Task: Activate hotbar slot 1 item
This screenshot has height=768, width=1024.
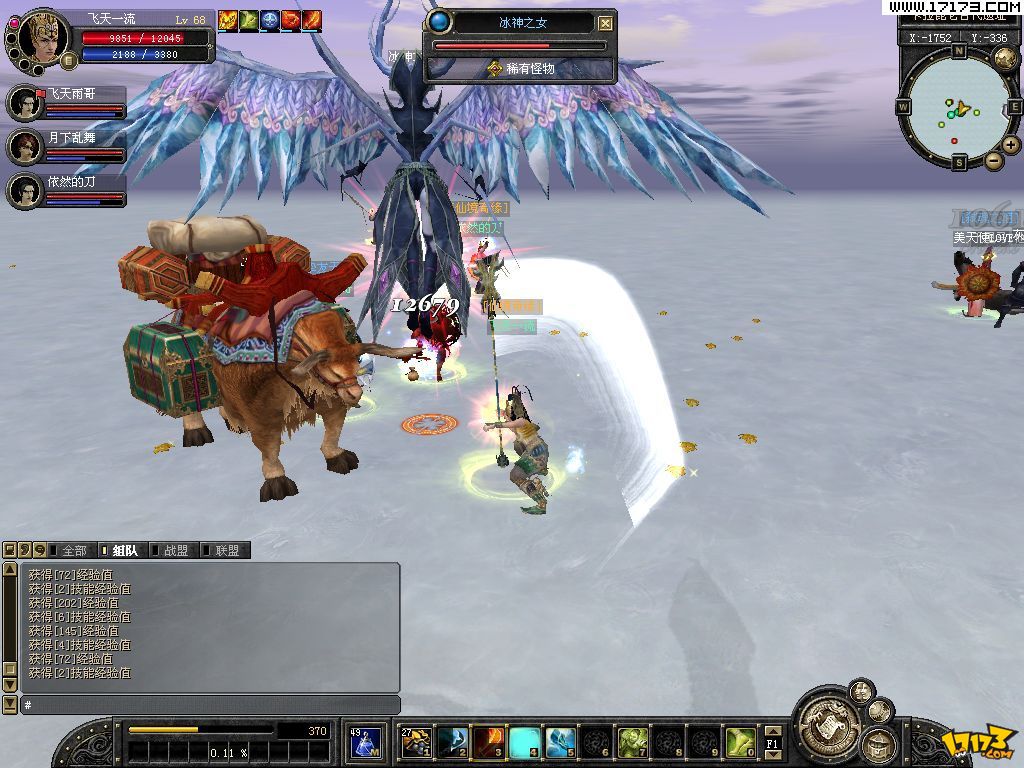Action: click(x=416, y=742)
